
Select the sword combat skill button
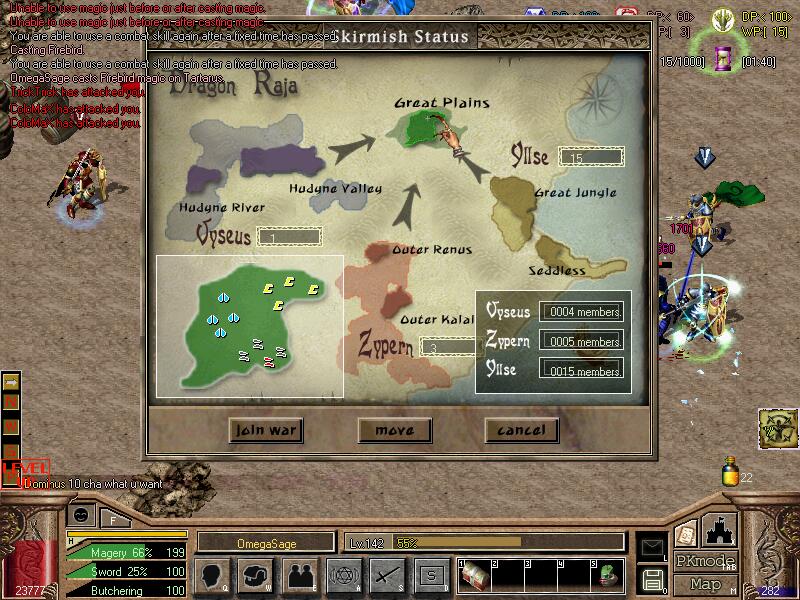387,575
